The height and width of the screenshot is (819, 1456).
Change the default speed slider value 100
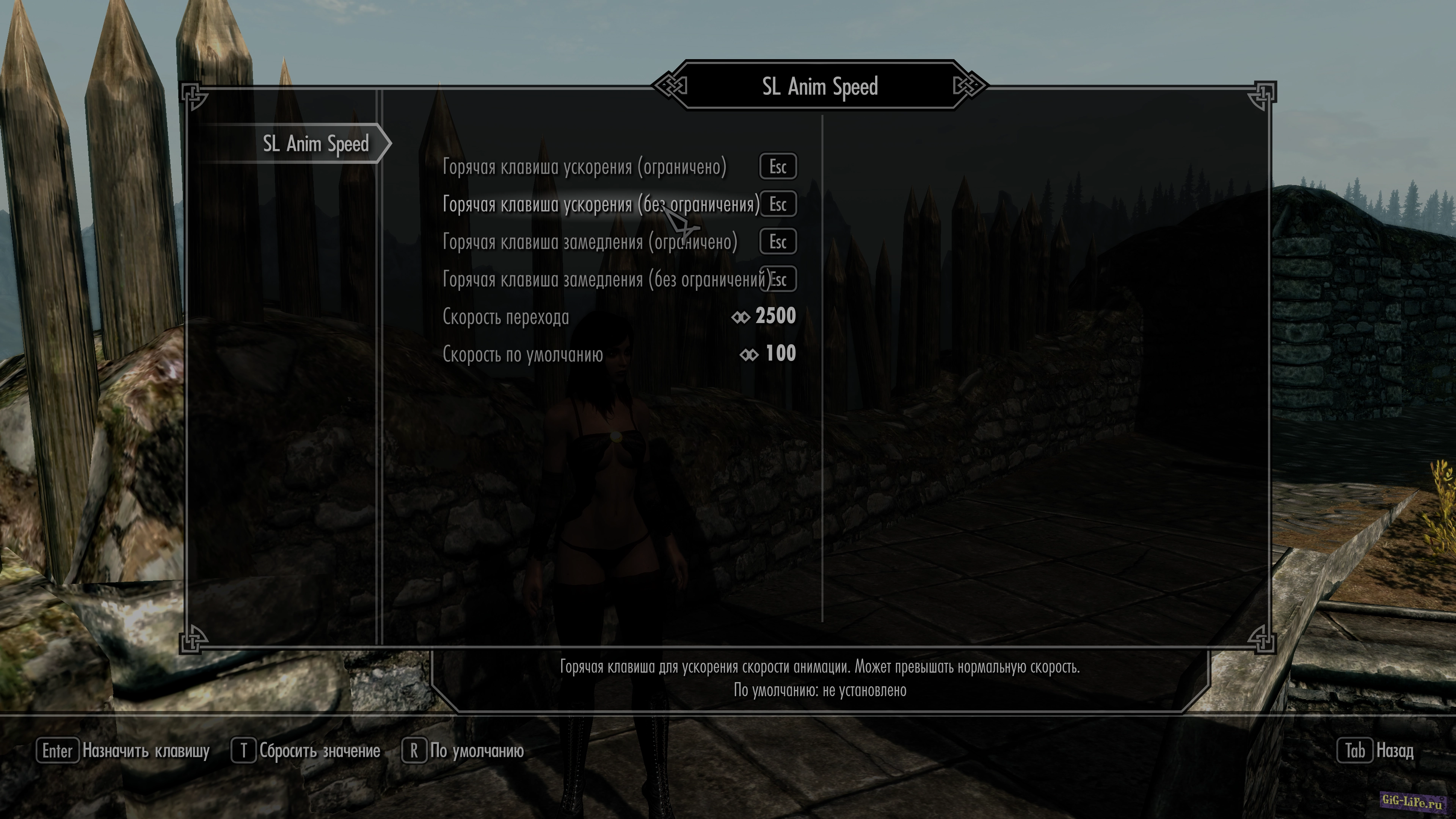click(x=780, y=354)
